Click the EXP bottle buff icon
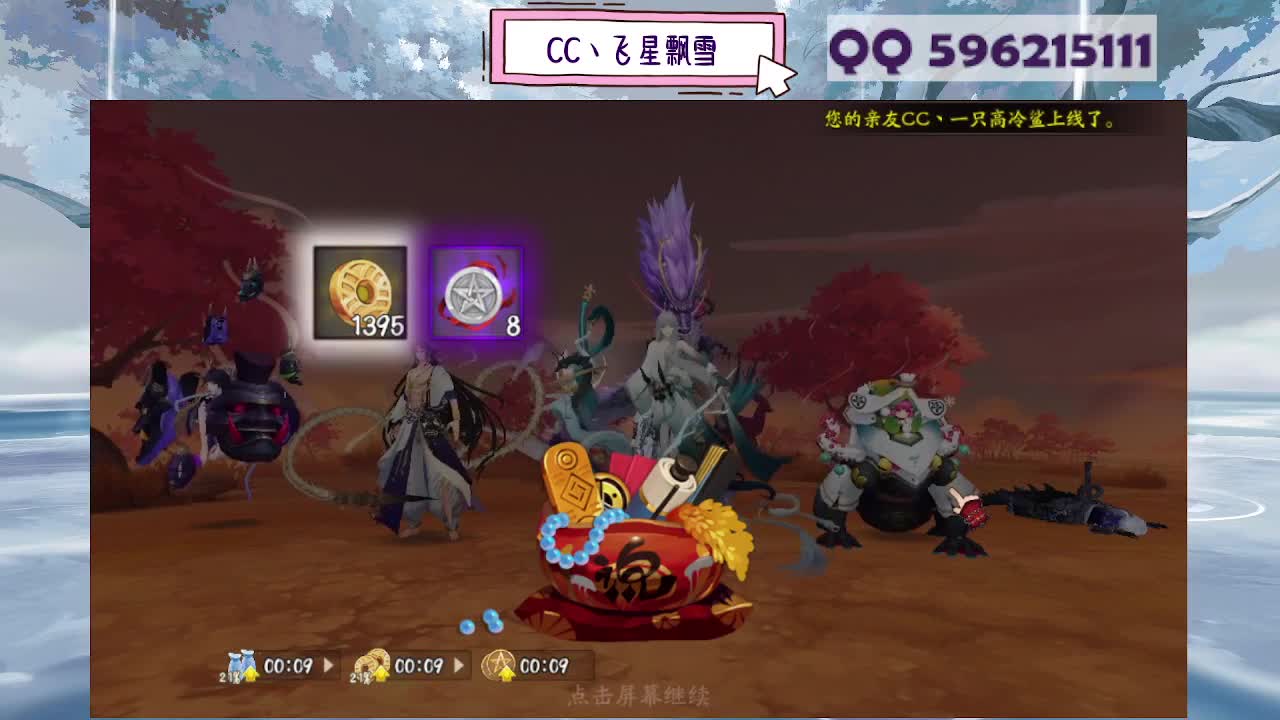This screenshot has width=1280, height=720. coord(240,662)
